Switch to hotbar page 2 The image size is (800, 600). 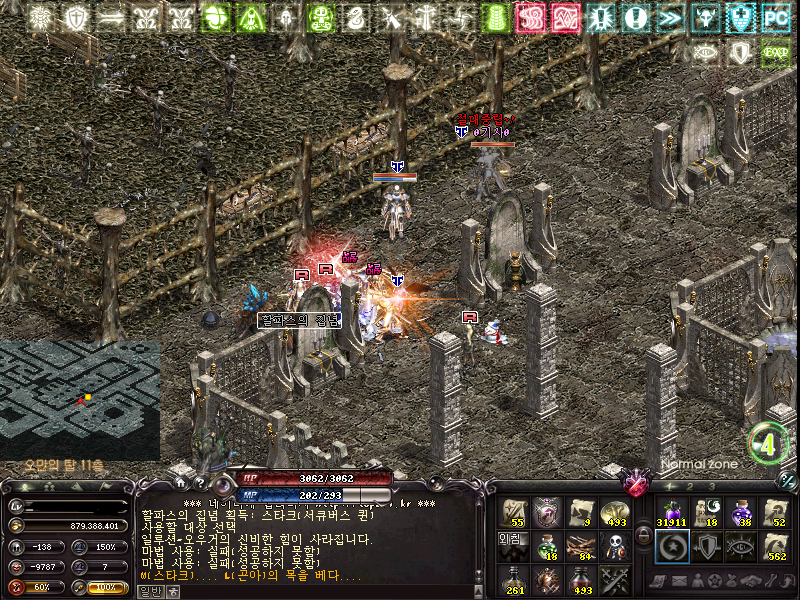point(690,486)
